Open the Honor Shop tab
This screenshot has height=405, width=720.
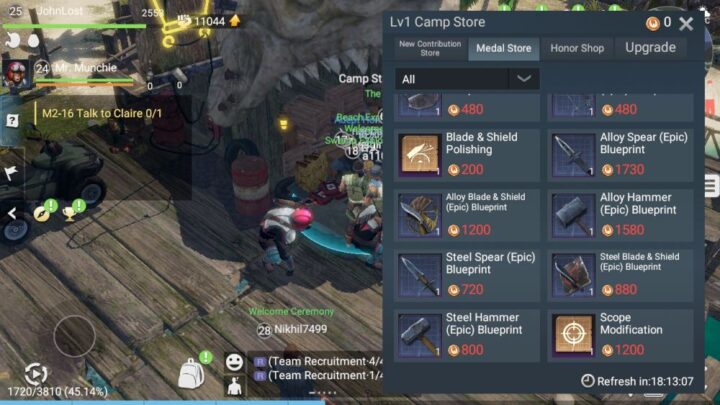[x=577, y=48]
